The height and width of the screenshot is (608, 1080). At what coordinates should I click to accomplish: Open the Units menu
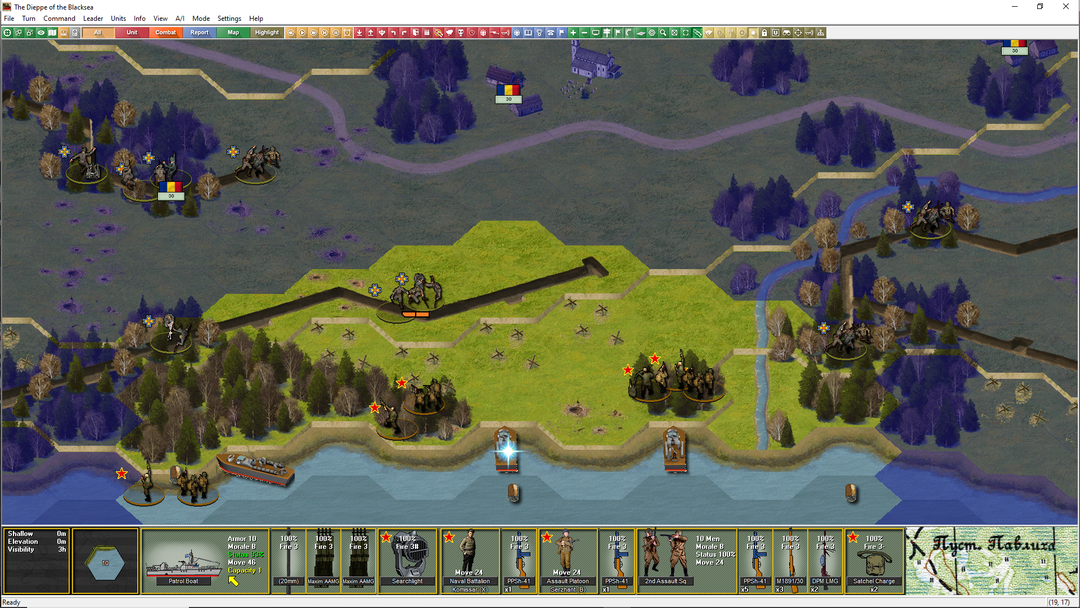pyautogui.click(x=118, y=19)
